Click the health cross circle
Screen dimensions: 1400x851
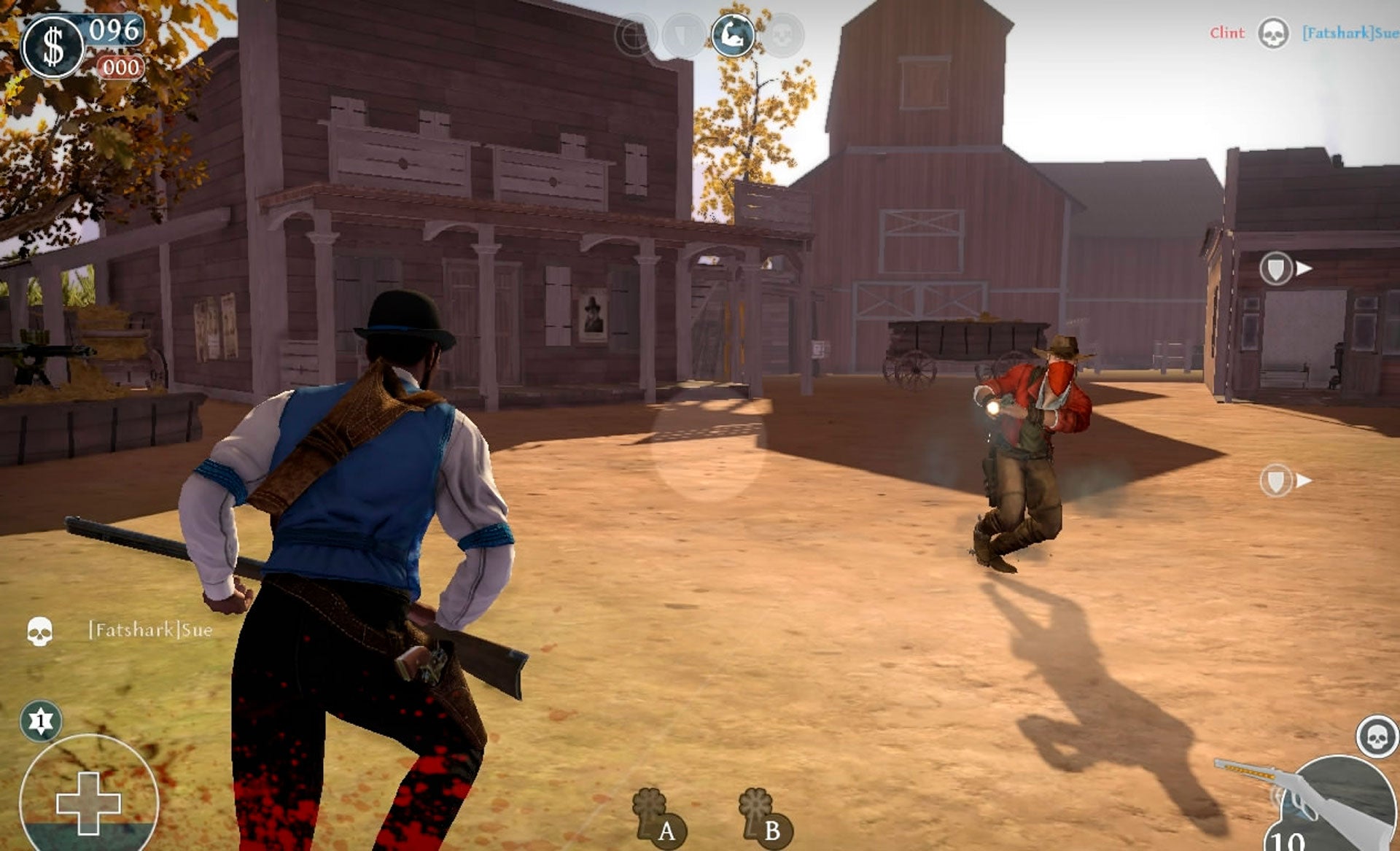tap(88, 801)
